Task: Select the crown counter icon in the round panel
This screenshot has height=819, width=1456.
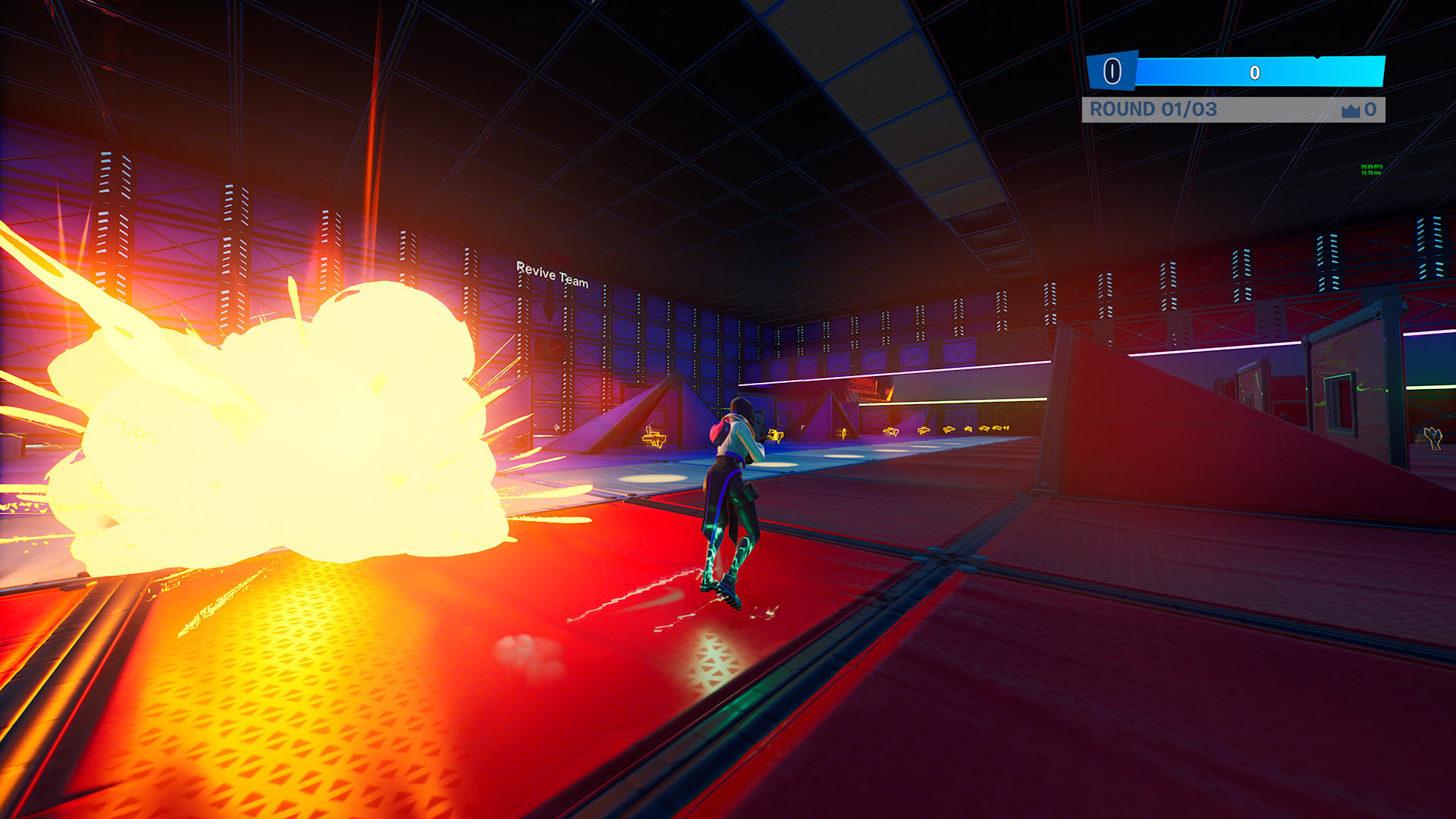Action: [x=1351, y=111]
